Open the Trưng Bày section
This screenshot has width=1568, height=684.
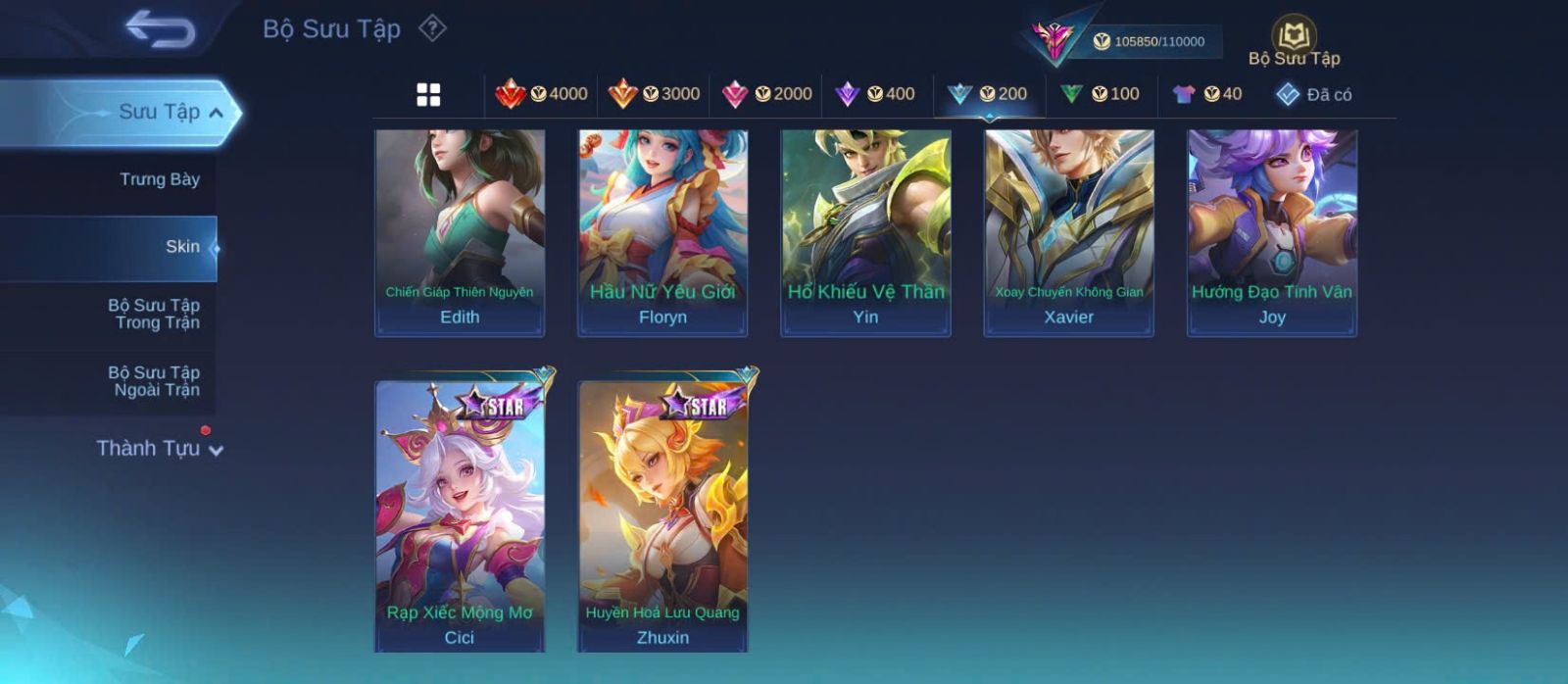159,179
